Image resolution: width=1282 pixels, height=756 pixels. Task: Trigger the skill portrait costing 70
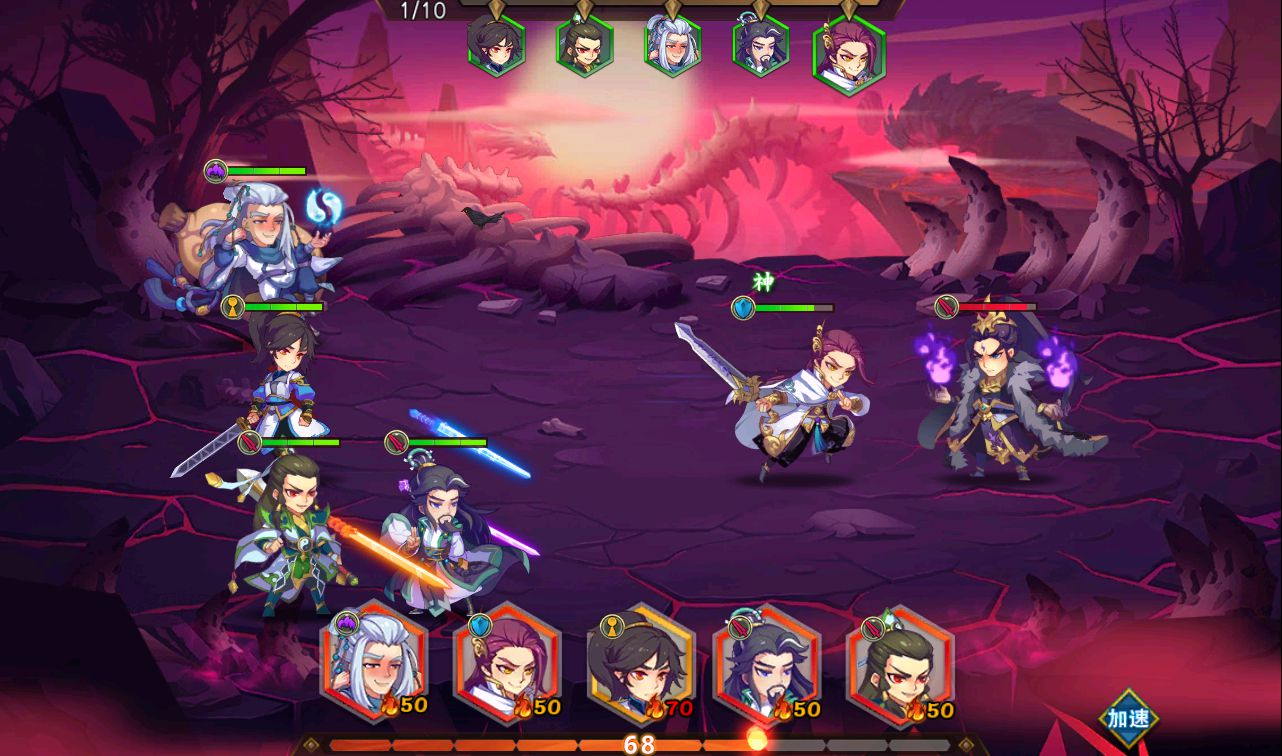(640, 662)
